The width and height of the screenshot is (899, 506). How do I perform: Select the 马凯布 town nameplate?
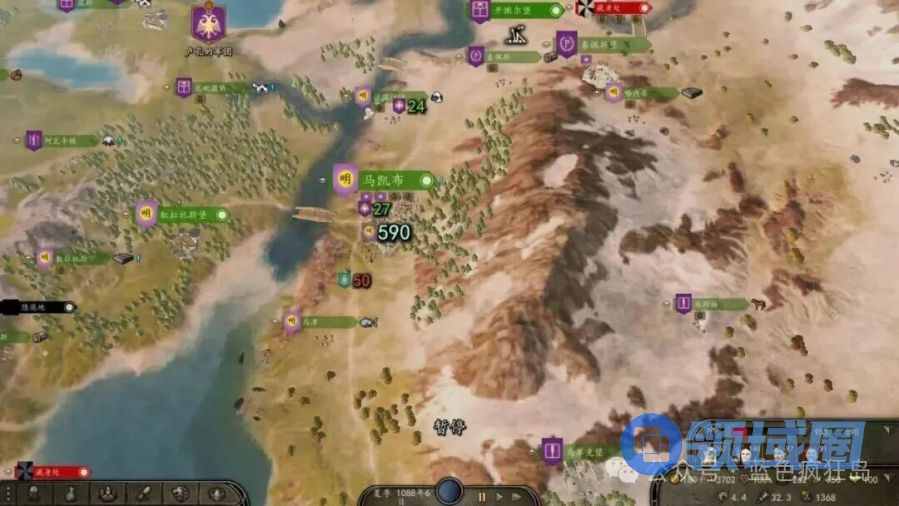[384, 180]
